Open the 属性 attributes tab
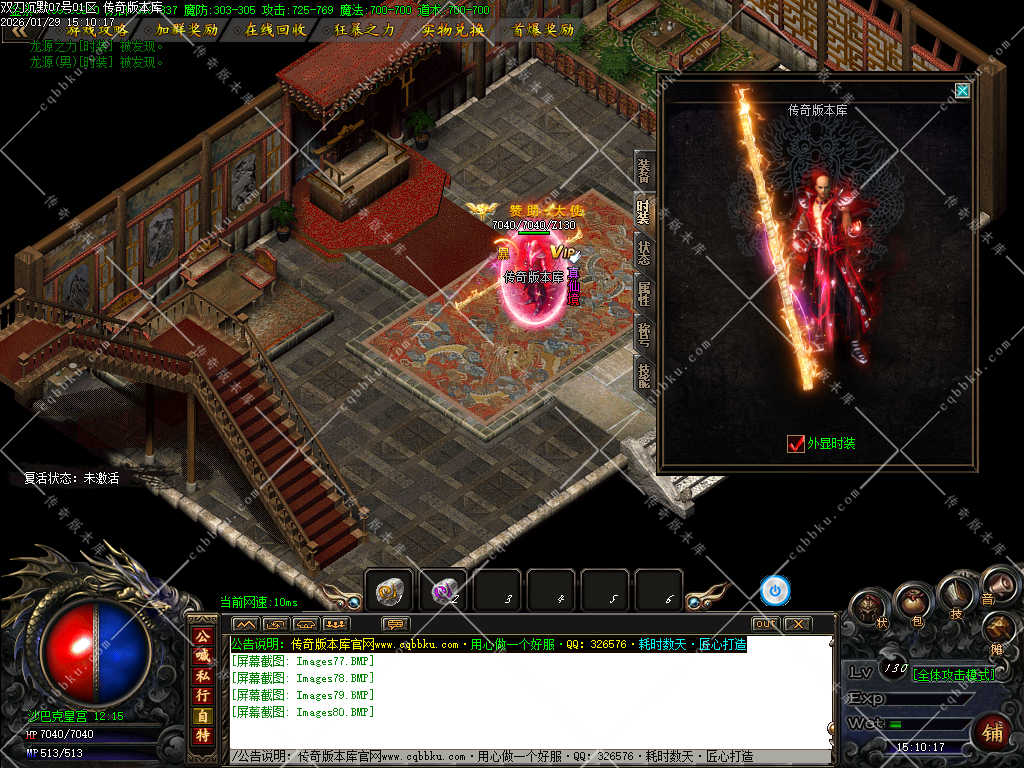Image resolution: width=1024 pixels, height=768 pixels. (x=645, y=292)
